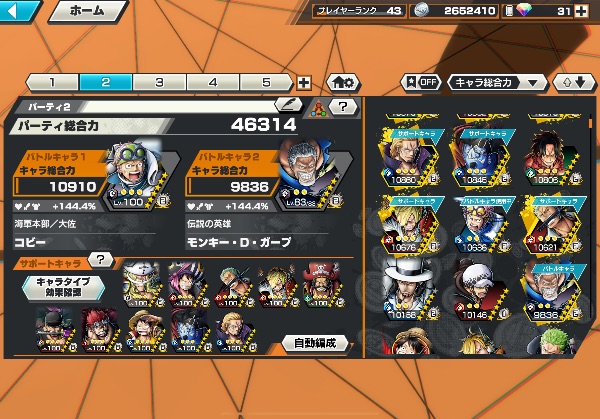Open party tab 5
The image size is (600, 419).
point(266,83)
